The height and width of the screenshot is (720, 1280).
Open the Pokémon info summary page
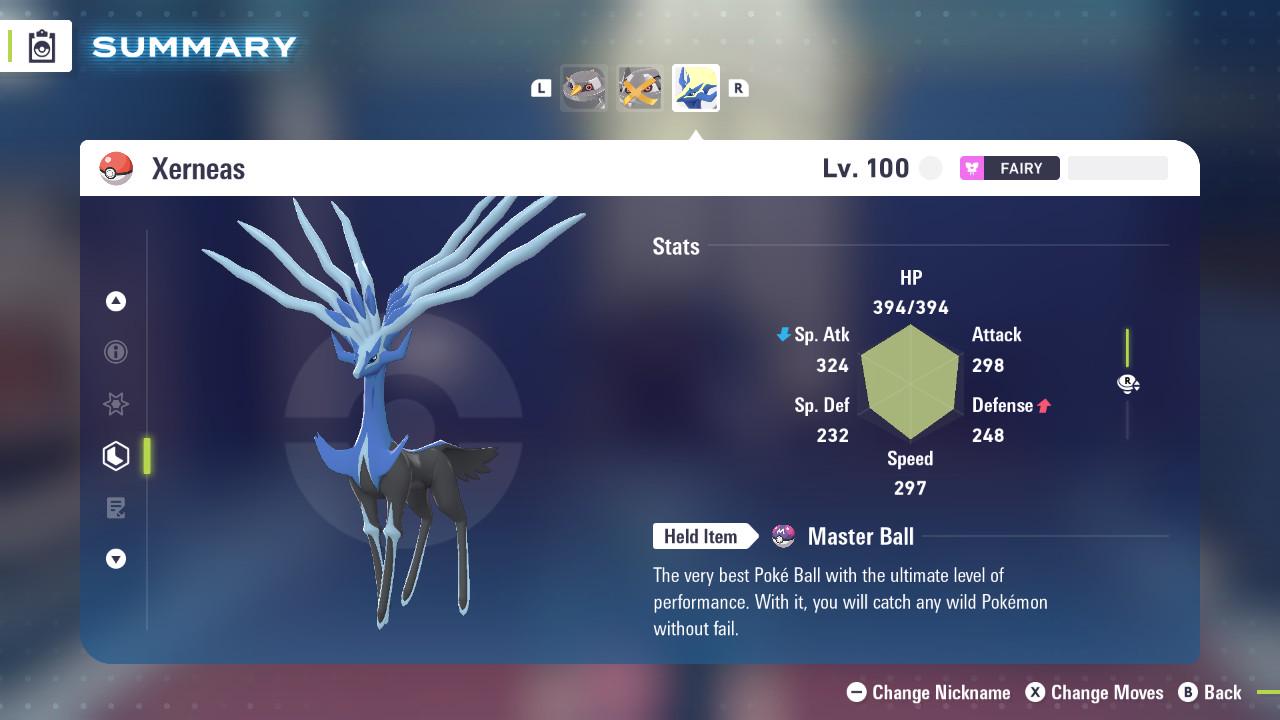click(x=116, y=352)
